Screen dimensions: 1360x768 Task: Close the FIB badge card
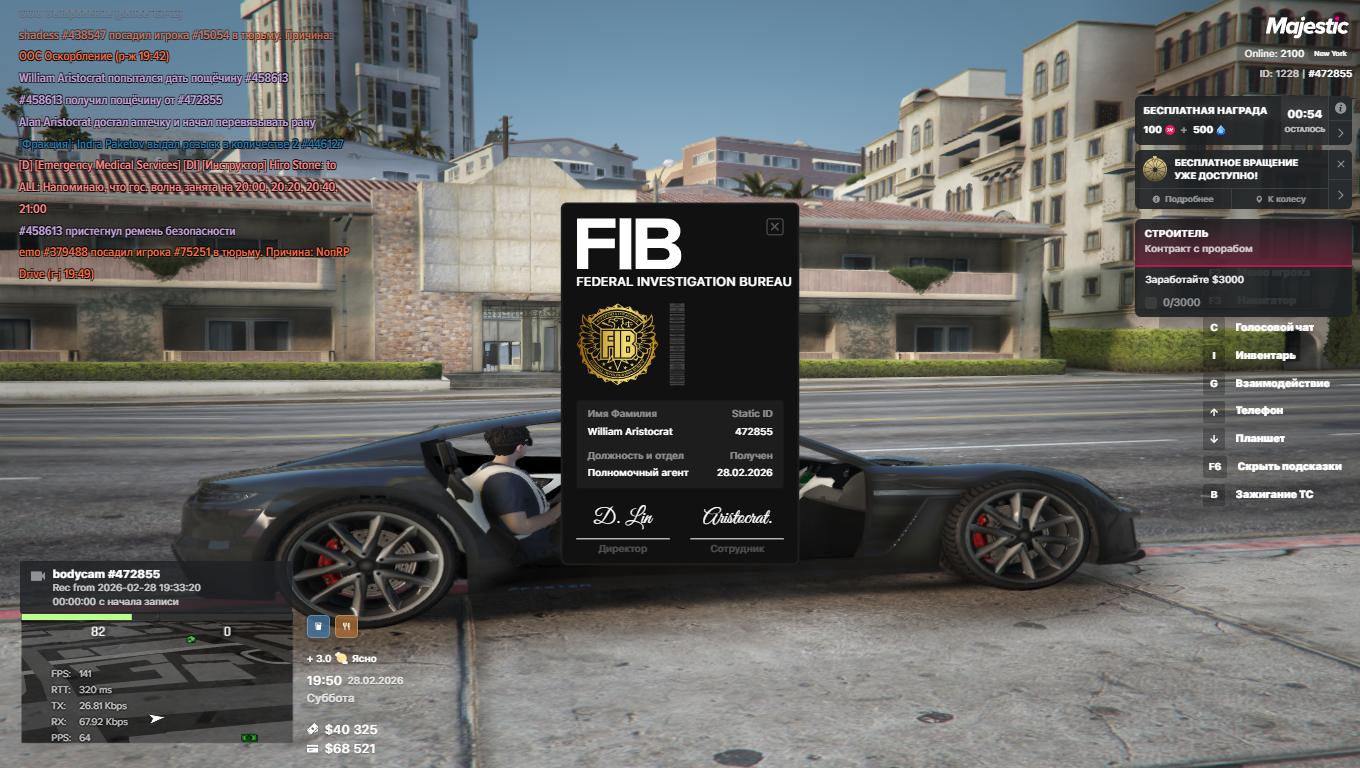click(x=774, y=227)
